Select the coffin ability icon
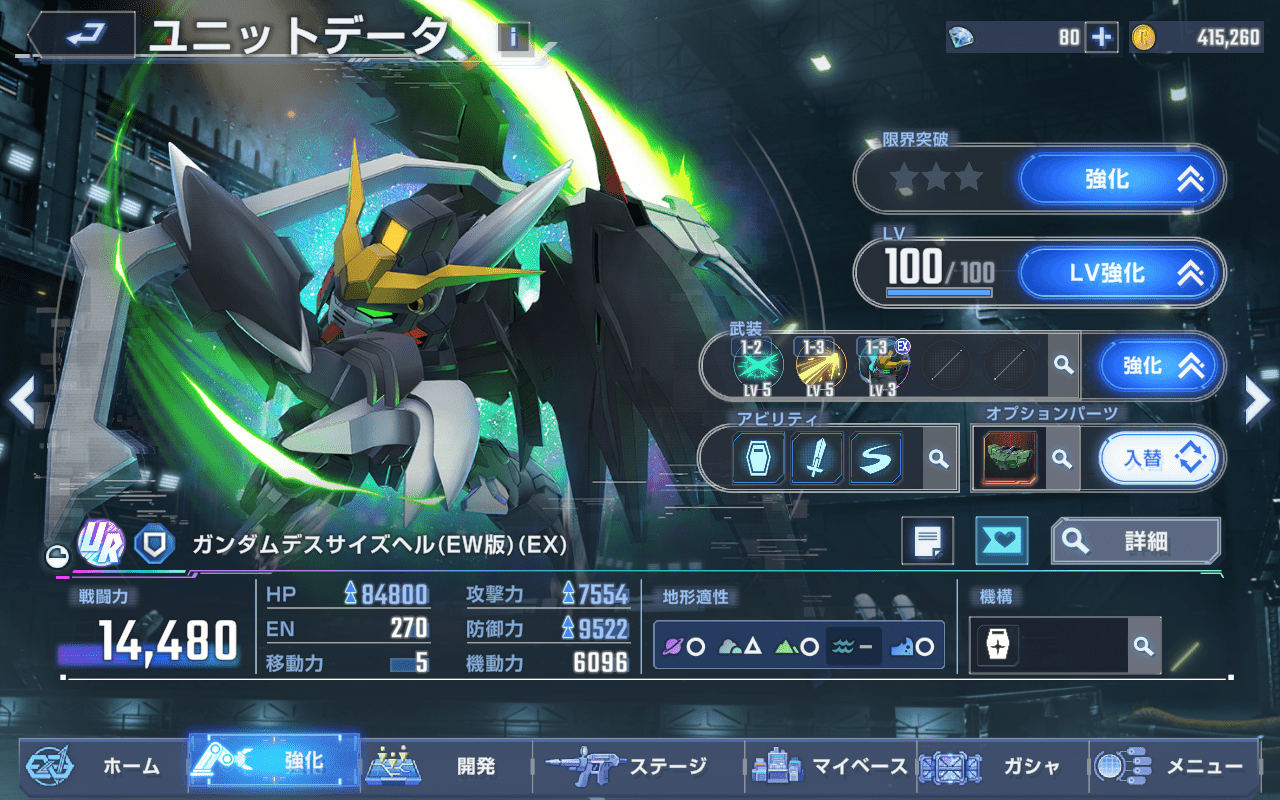The height and width of the screenshot is (800, 1280). pos(759,458)
